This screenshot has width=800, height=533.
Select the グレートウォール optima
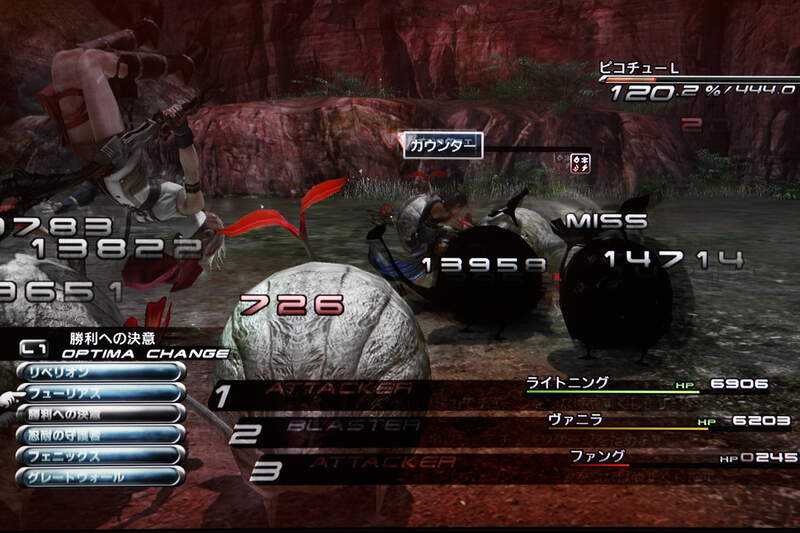pyautogui.click(x=100, y=476)
